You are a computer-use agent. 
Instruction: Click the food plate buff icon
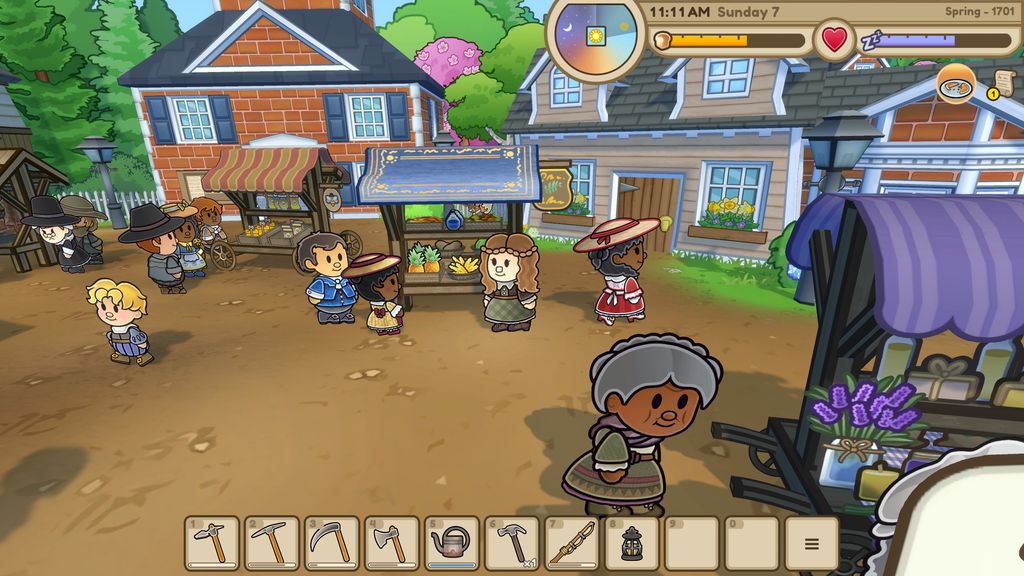pos(956,84)
